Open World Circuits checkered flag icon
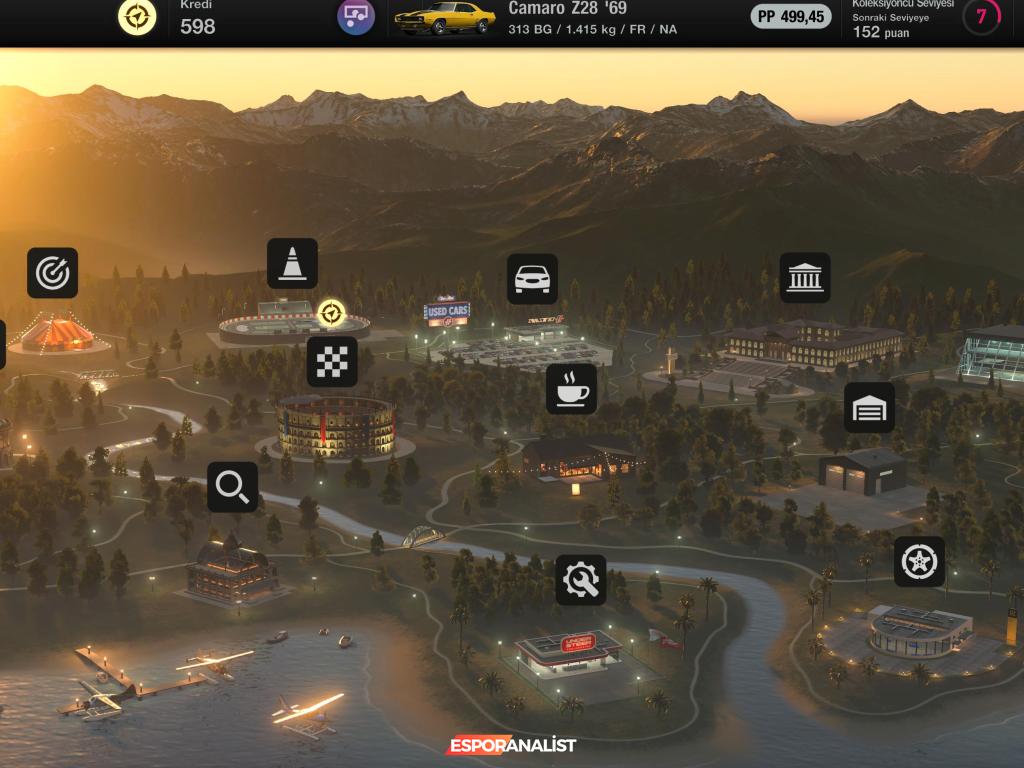Image resolution: width=1024 pixels, height=768 pixels. coord(332,362)
